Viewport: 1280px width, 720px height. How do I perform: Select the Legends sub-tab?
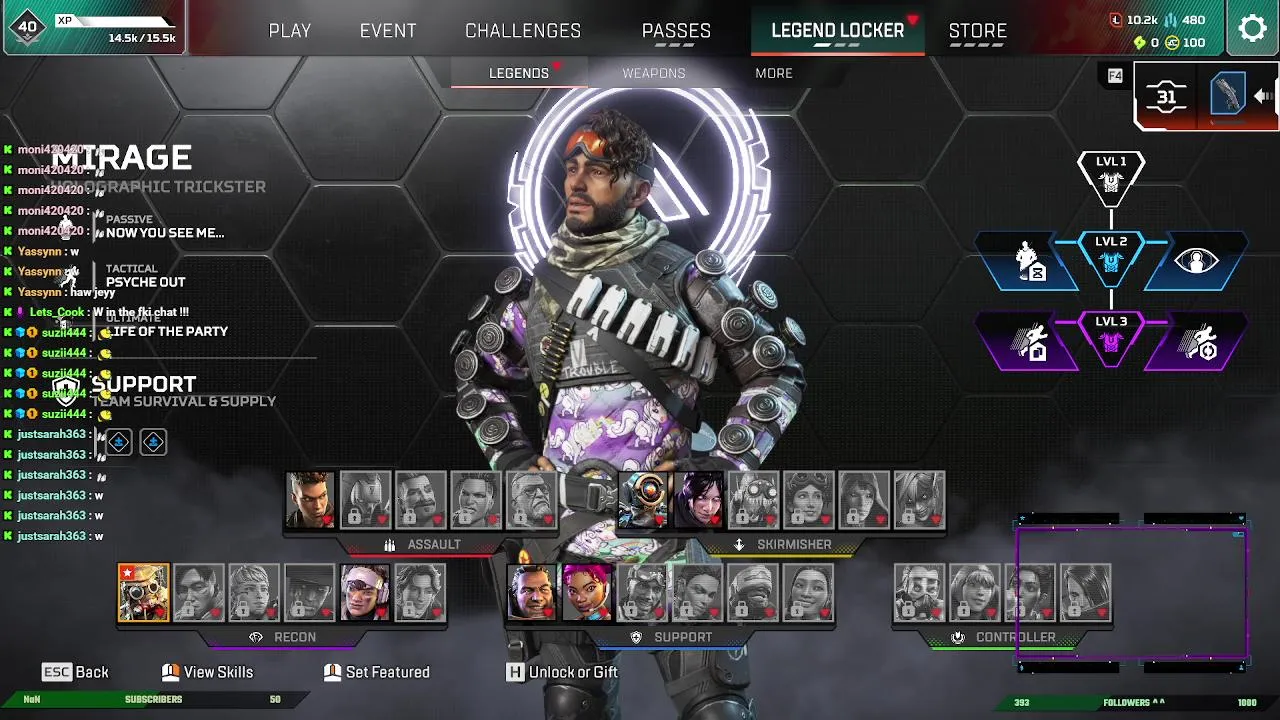tap(519, 73)
